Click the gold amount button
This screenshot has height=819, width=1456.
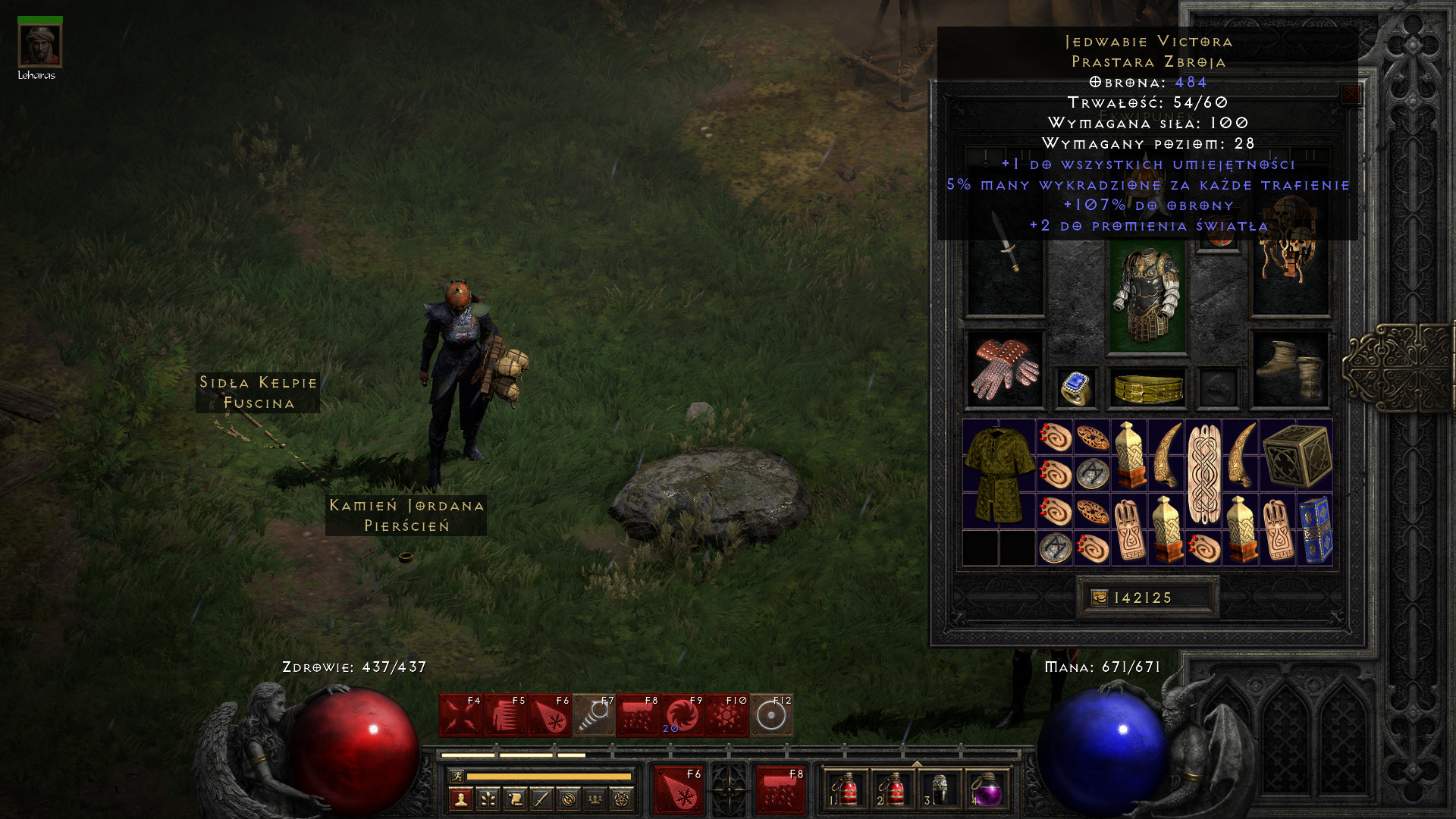(x=1147, y=598)
